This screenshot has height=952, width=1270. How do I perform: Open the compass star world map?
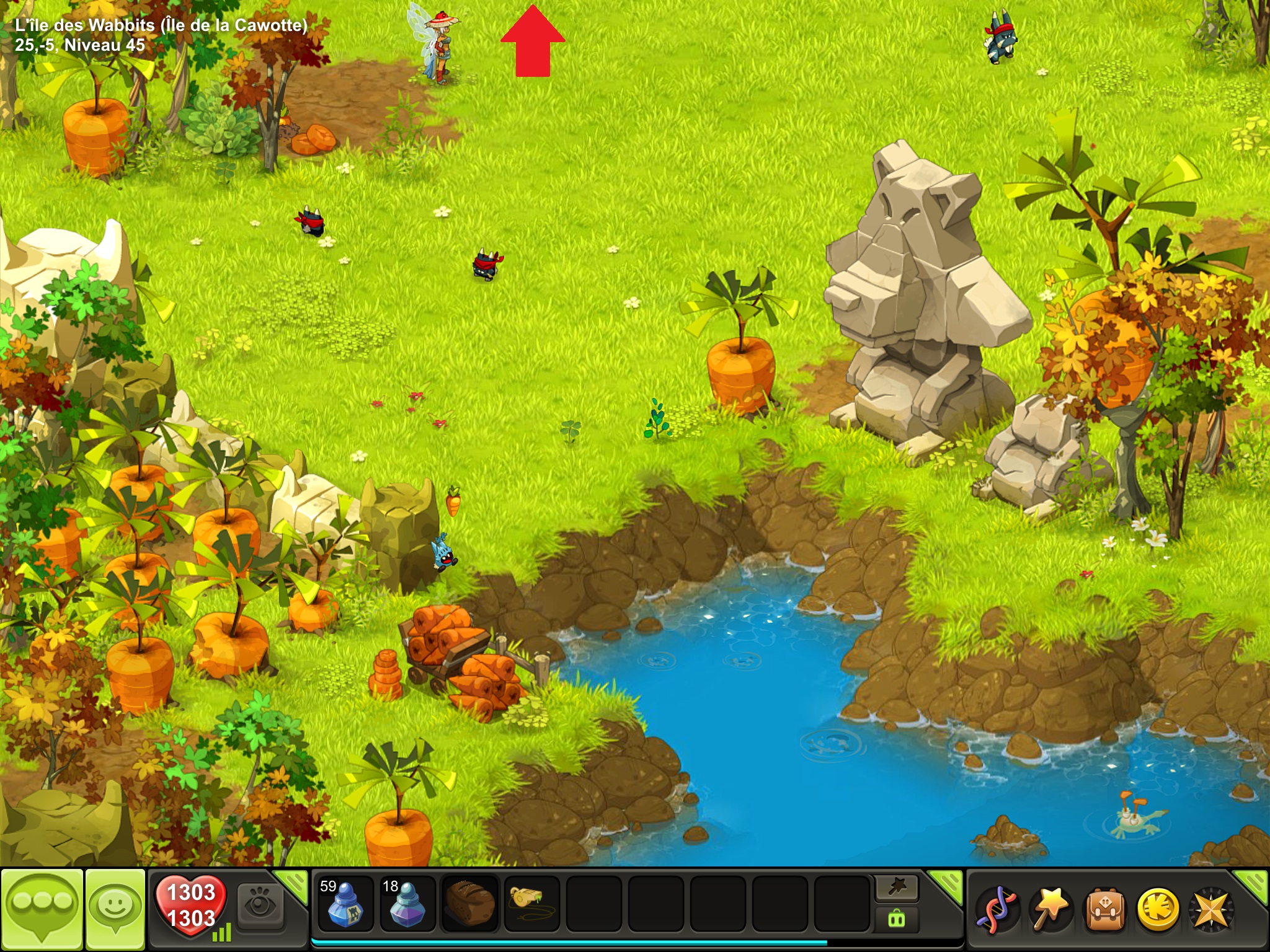[x=1210, y=910]
